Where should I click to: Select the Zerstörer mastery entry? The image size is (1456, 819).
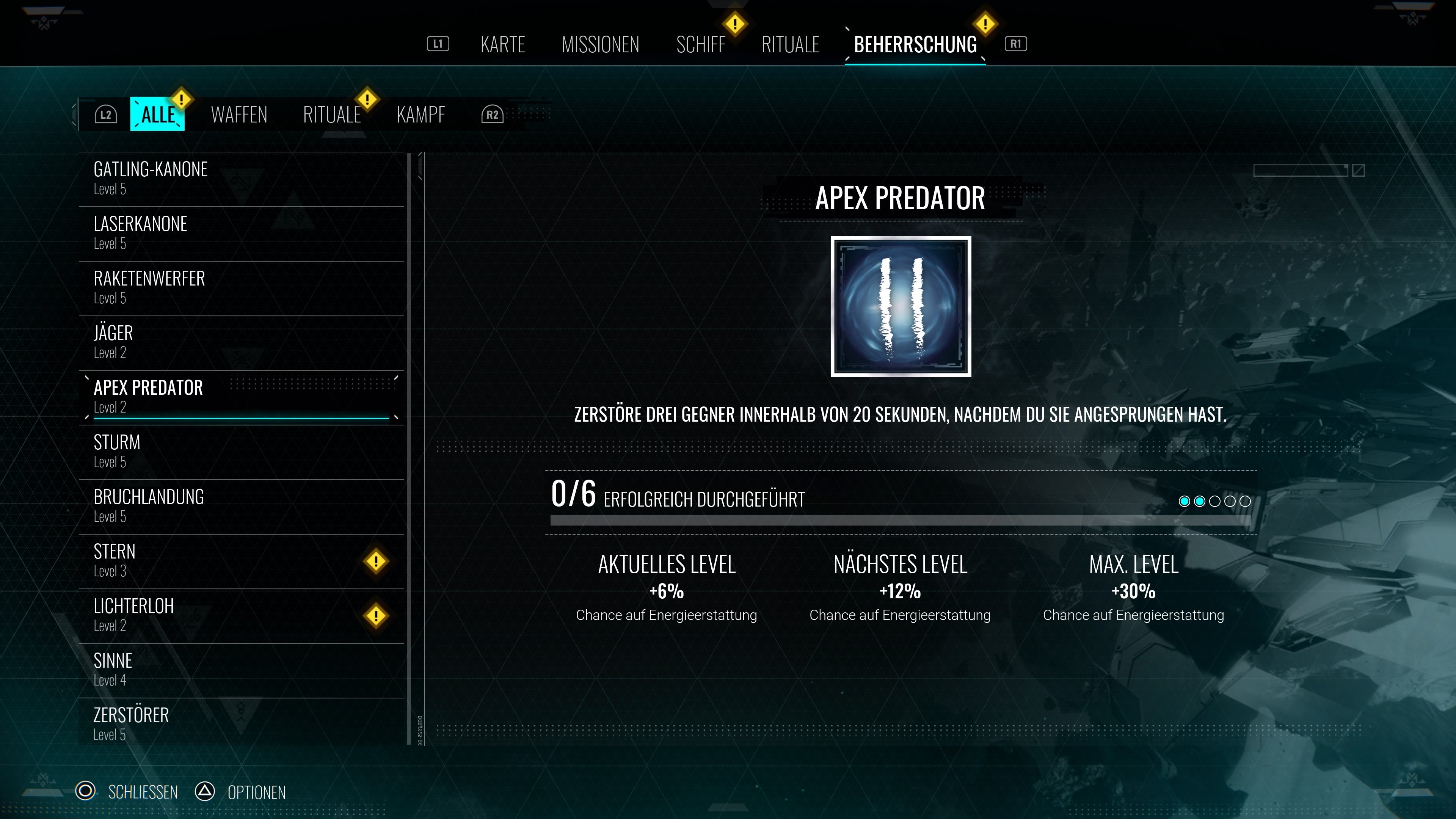pyautogui.click(x=242, y=724)
